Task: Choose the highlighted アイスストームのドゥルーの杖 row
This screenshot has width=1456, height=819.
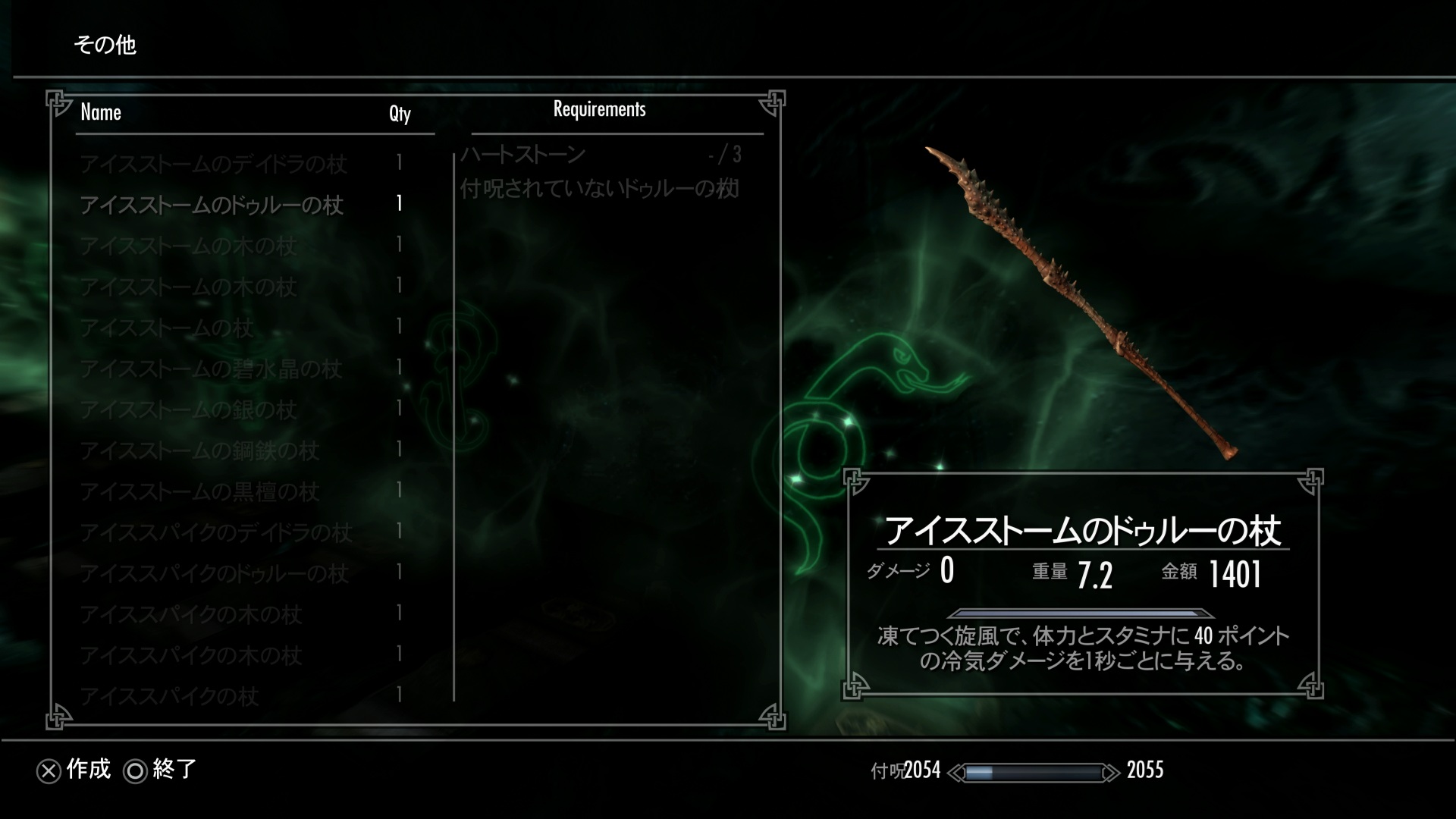Action: click(212, 205)
